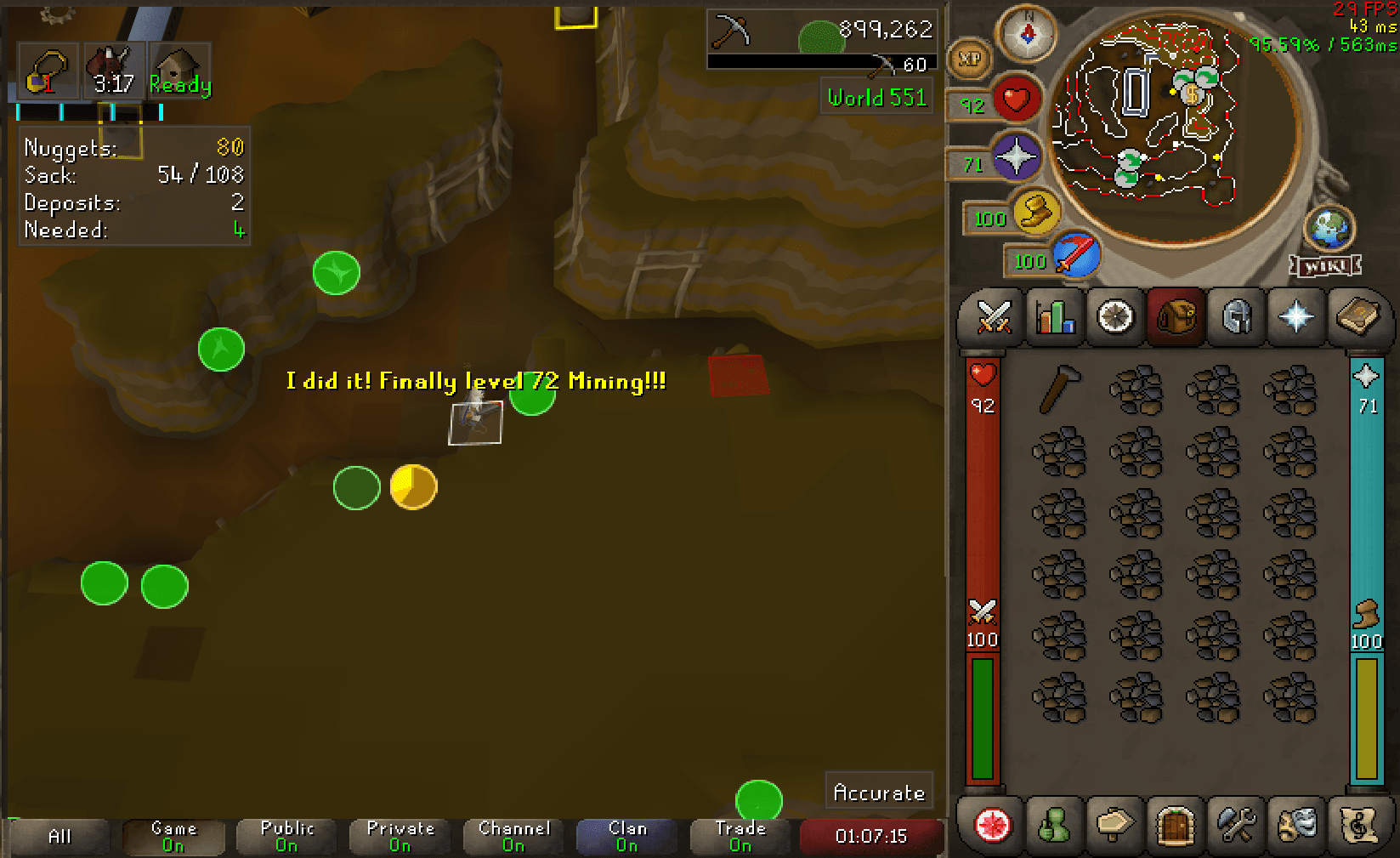1400x858 pixels.
Task: Open the Skills tab
Action: tap(1055, 317)
